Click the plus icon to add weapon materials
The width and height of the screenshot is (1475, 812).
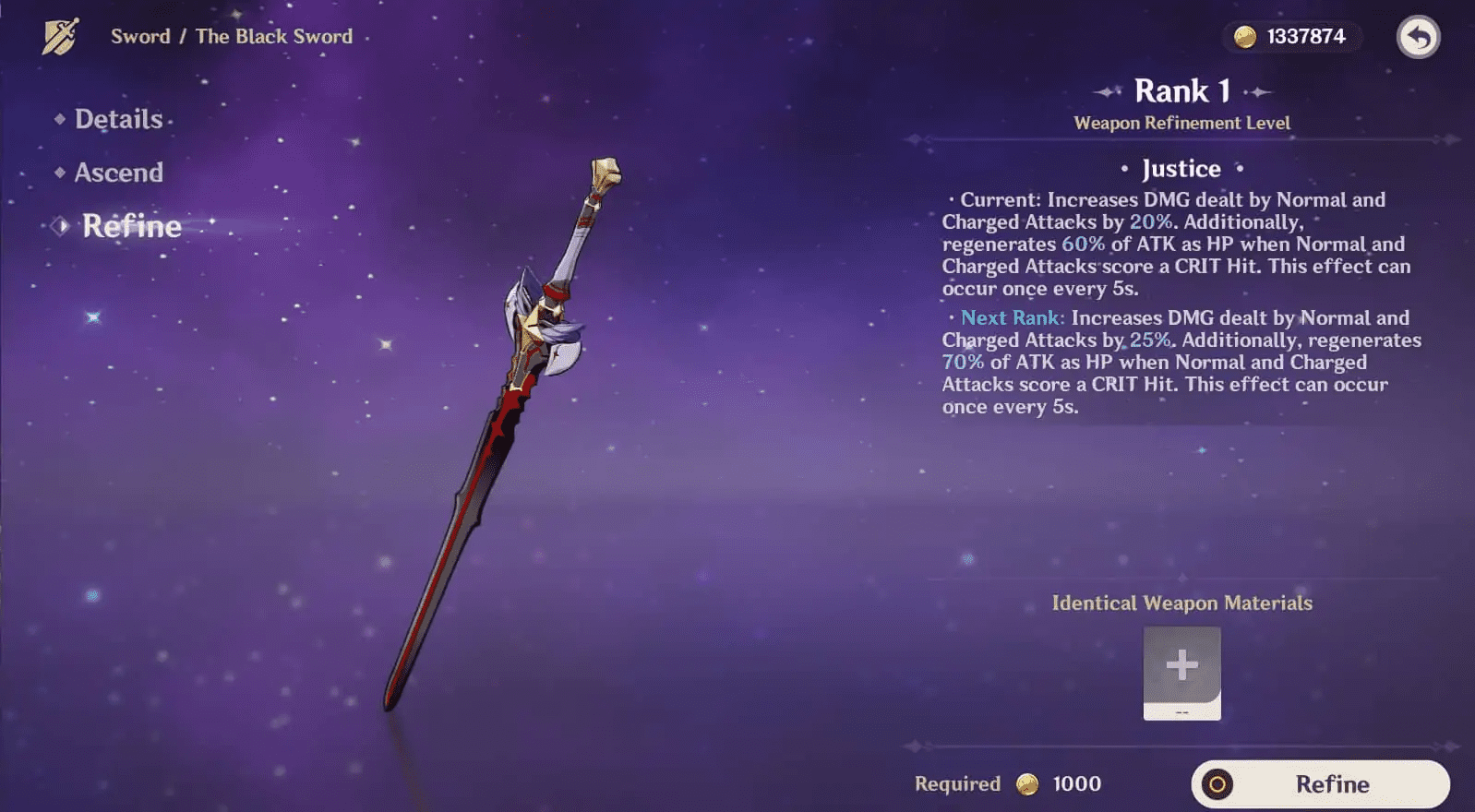(x=1181, y=666)
